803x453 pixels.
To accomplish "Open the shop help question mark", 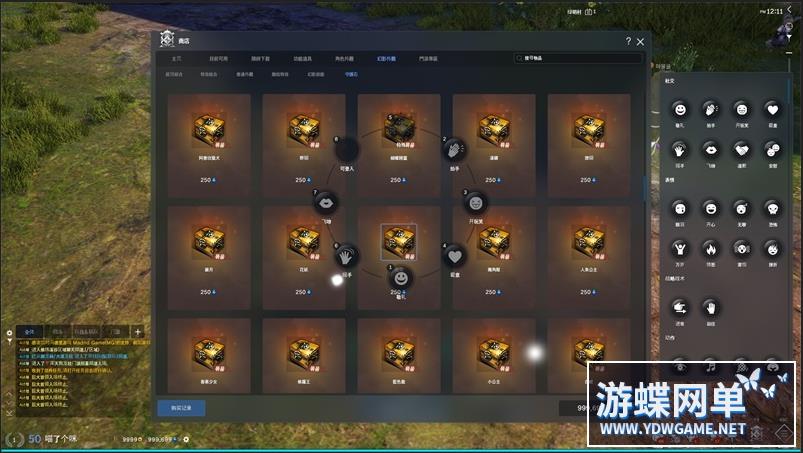I will click(628, 41).
